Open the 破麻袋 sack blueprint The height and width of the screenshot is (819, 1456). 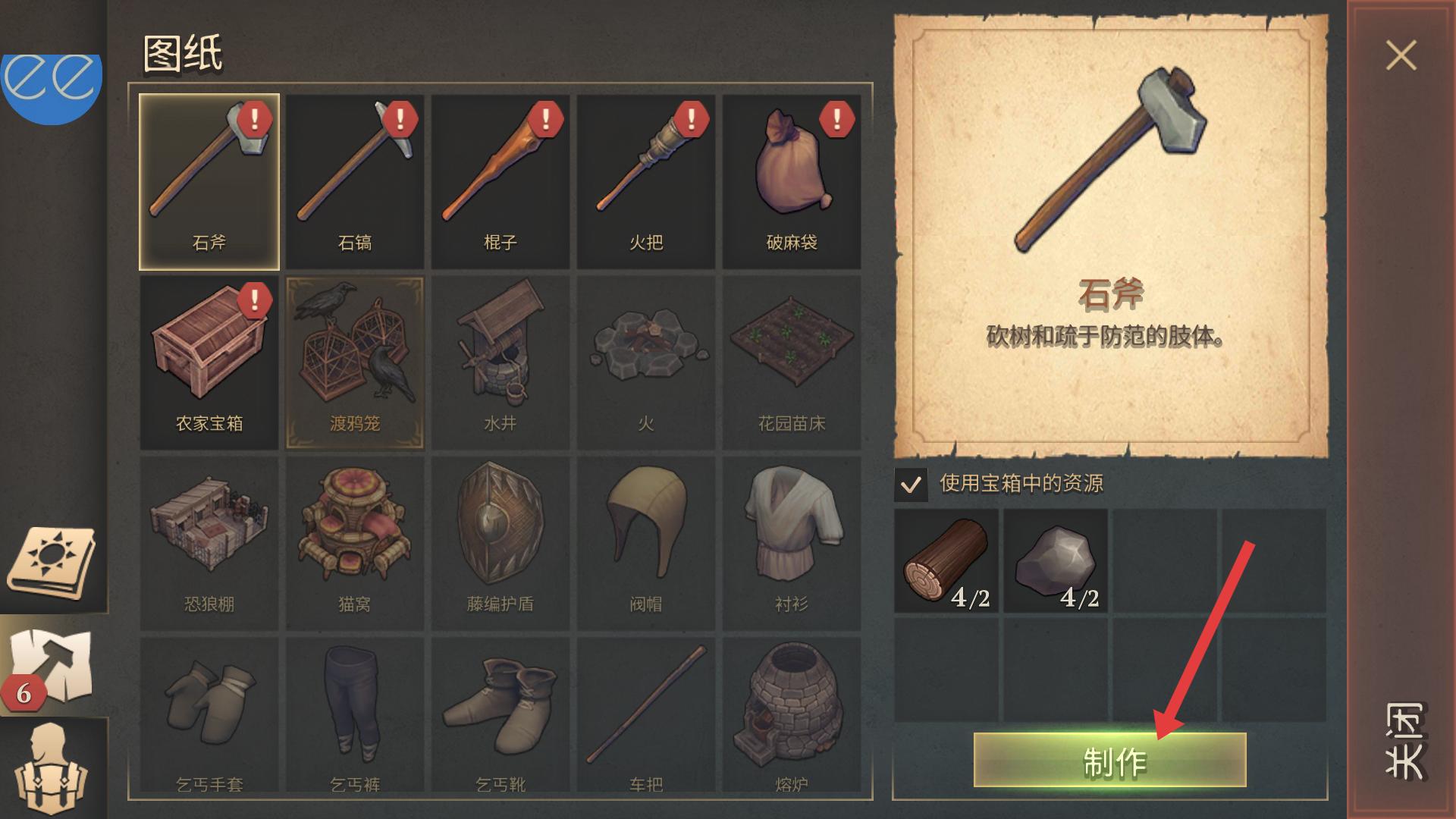click(x=792, y=182)
